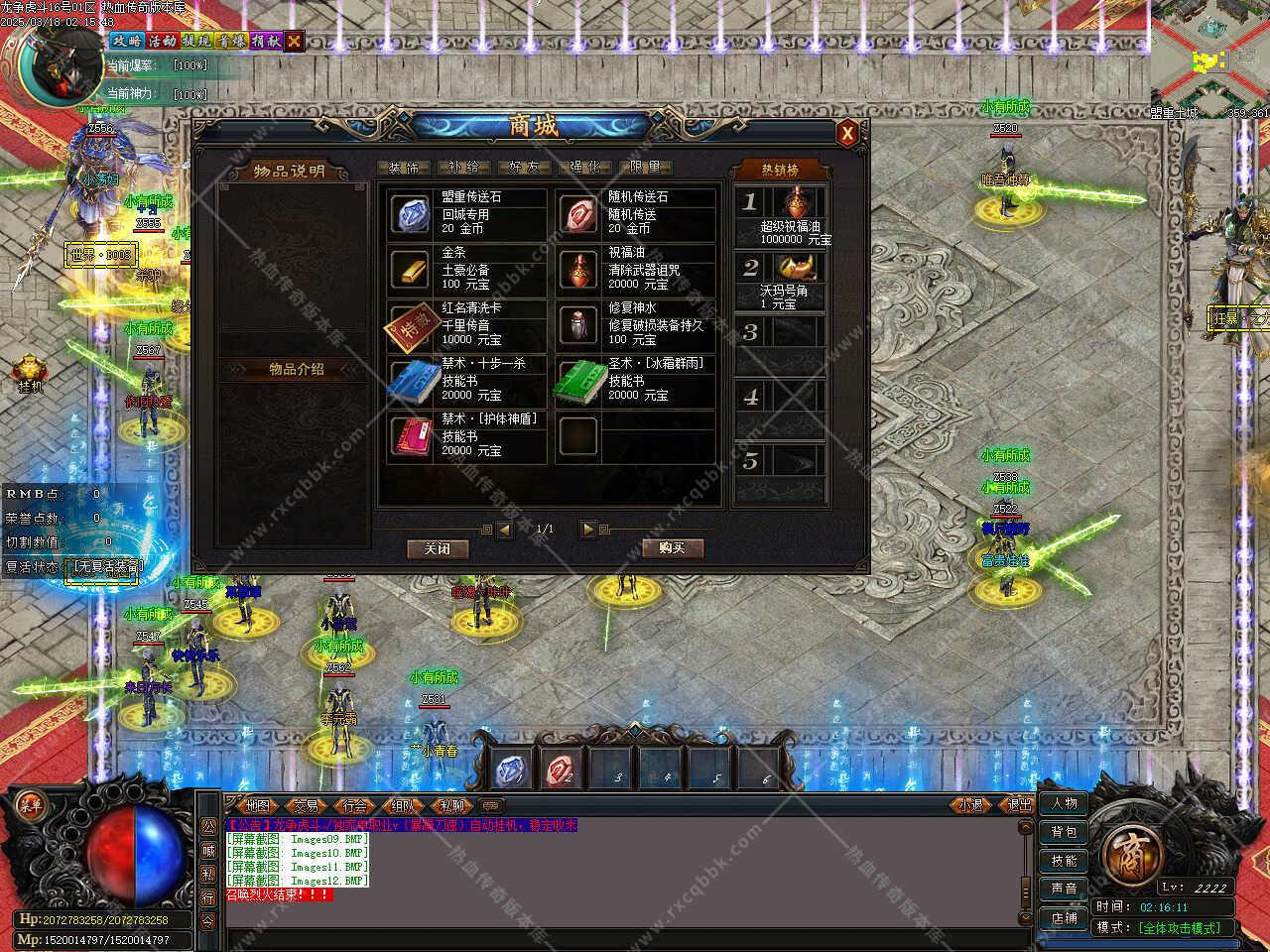1270x952 pixels.
Task: Open the 攻略 guide button
Action: [126, 41]
